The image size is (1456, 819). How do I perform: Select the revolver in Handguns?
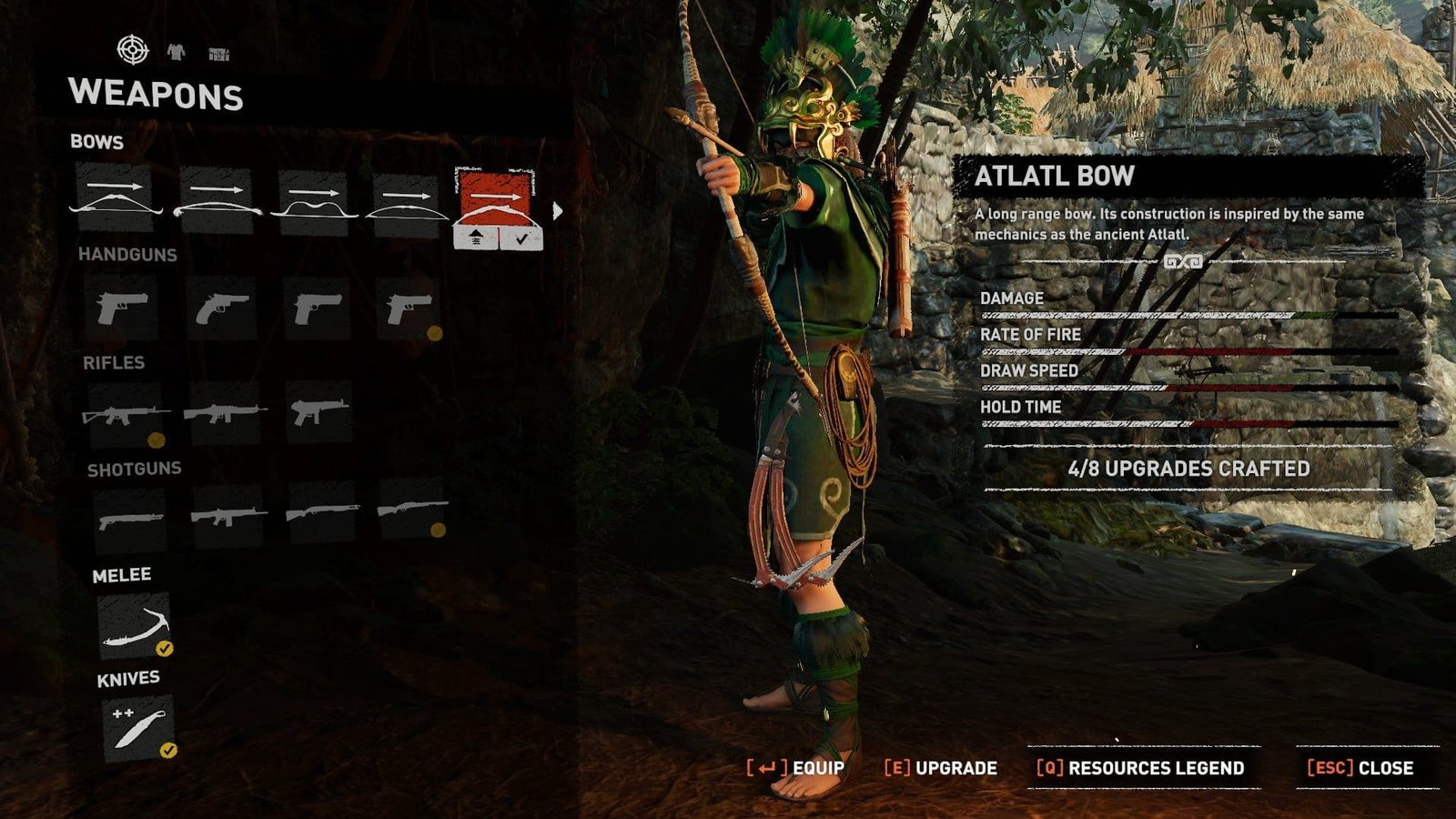pyautogui.click(x=221, y=308)
